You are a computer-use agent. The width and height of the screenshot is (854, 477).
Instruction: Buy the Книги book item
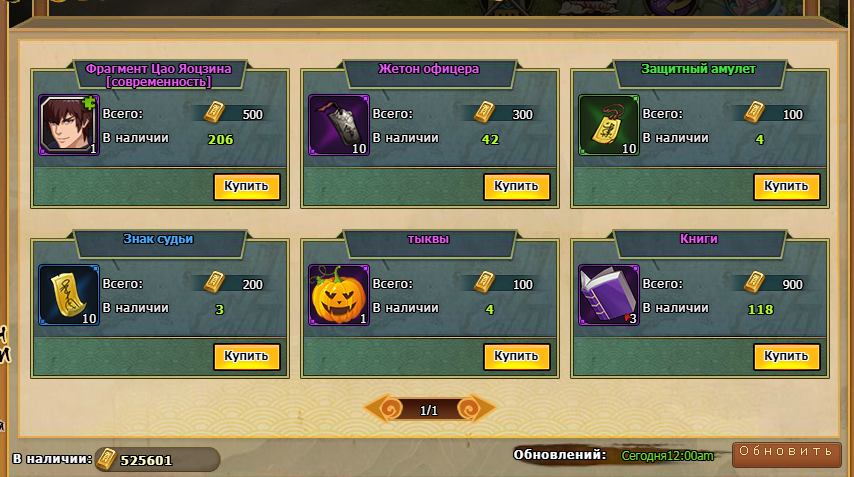click(x=786, y=357)
